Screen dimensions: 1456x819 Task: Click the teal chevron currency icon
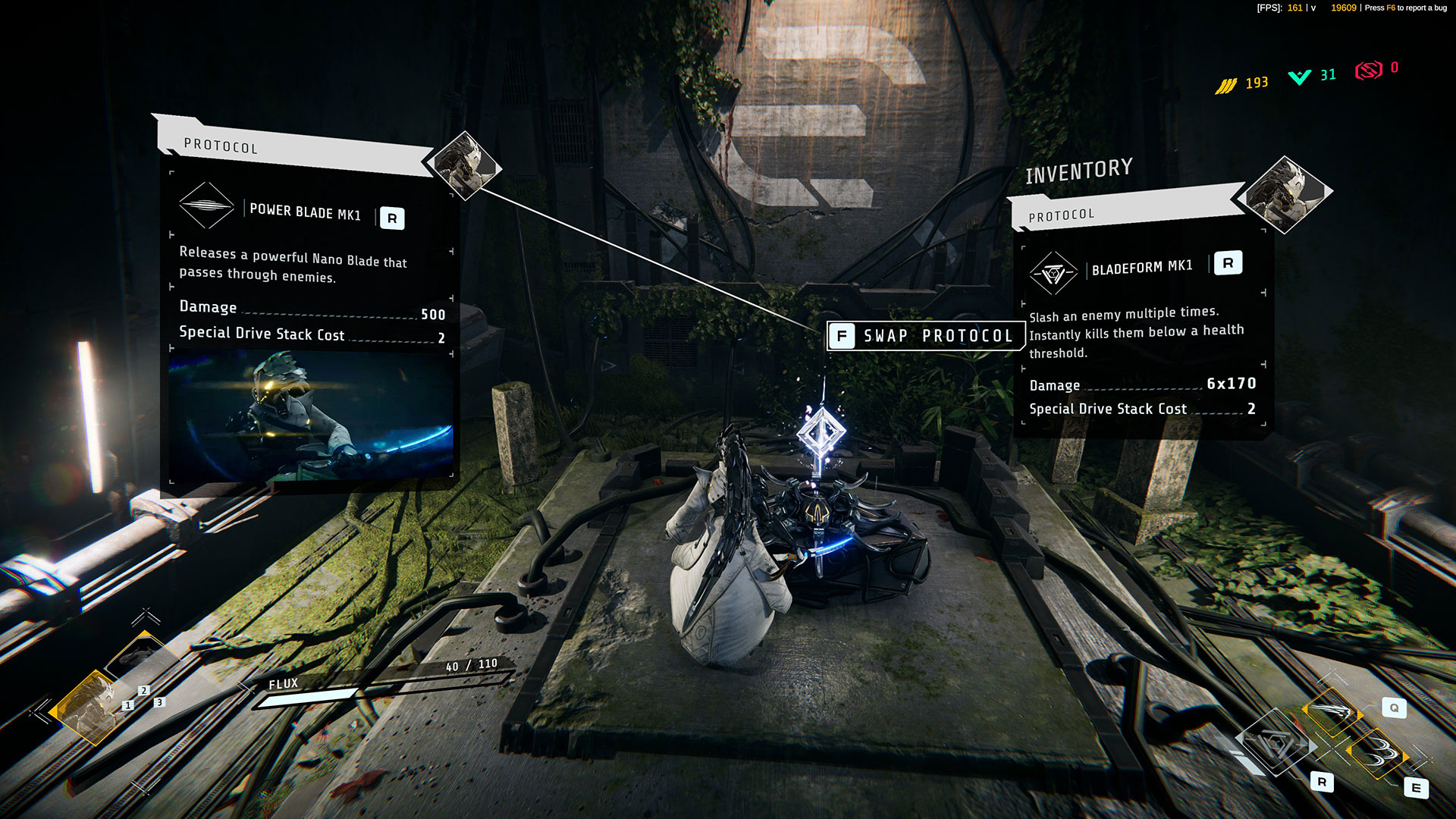pos(1299,77)
